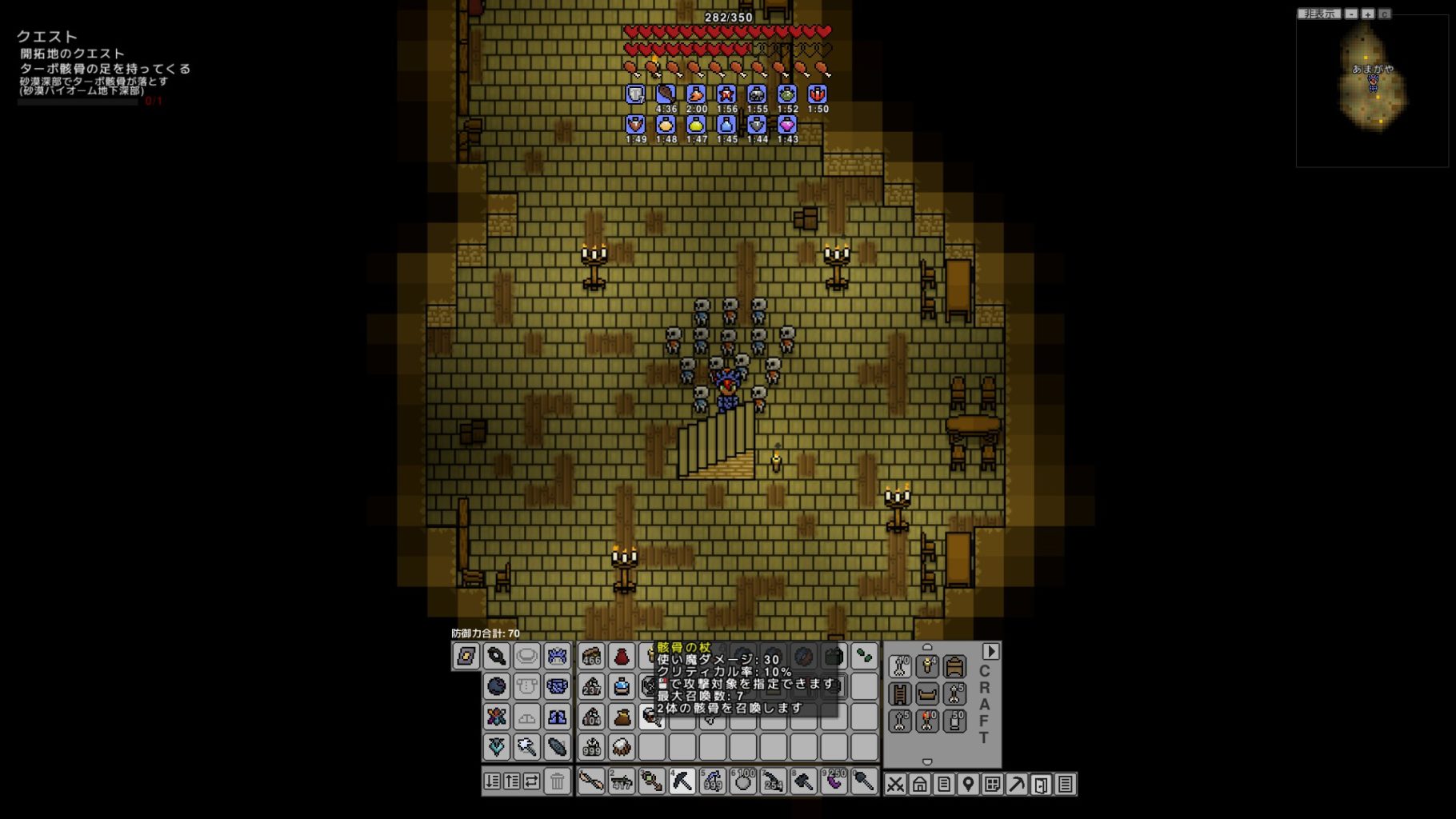
Task: Open the map pin marker menu
Action: pyautogui.click(x=968, y=785)
